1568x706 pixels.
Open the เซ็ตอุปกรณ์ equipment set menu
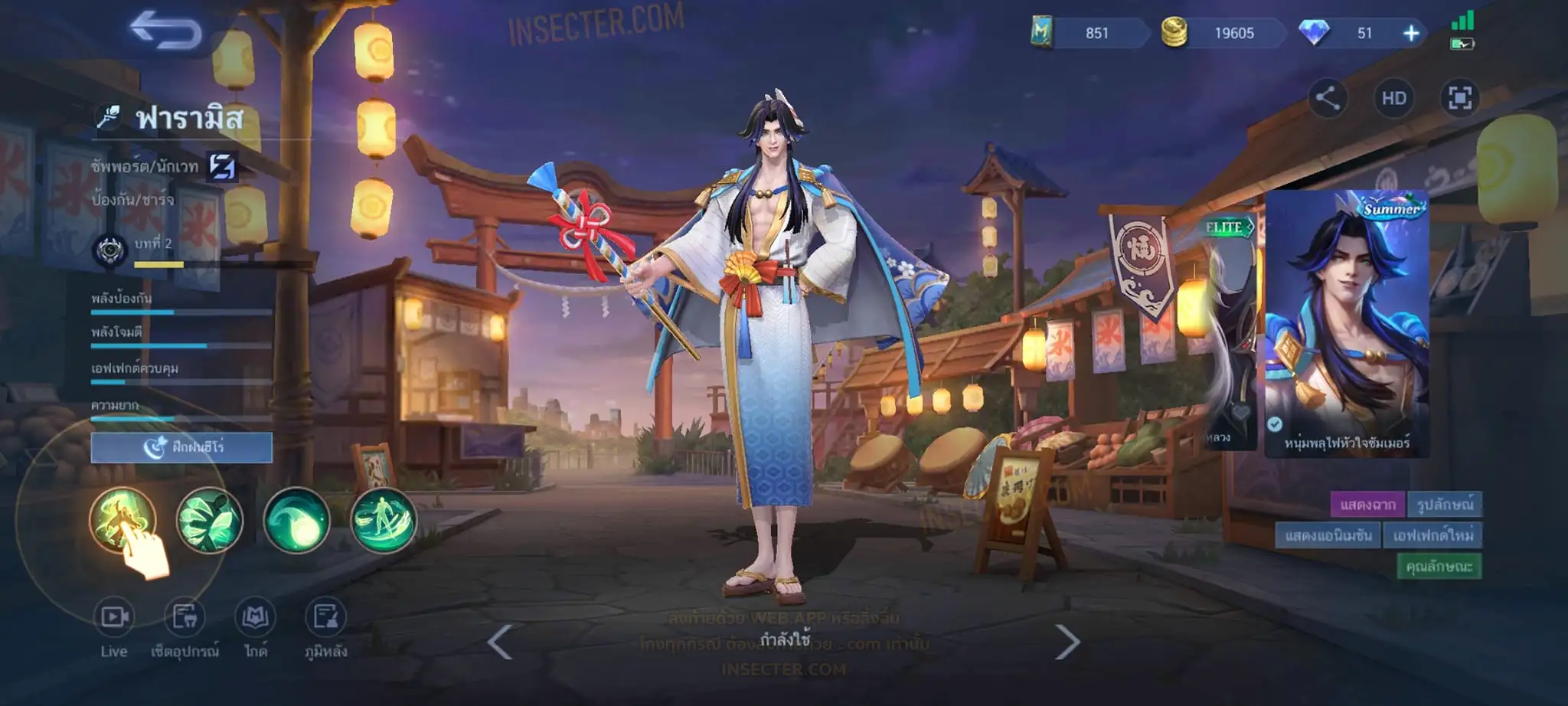(185, 628)
